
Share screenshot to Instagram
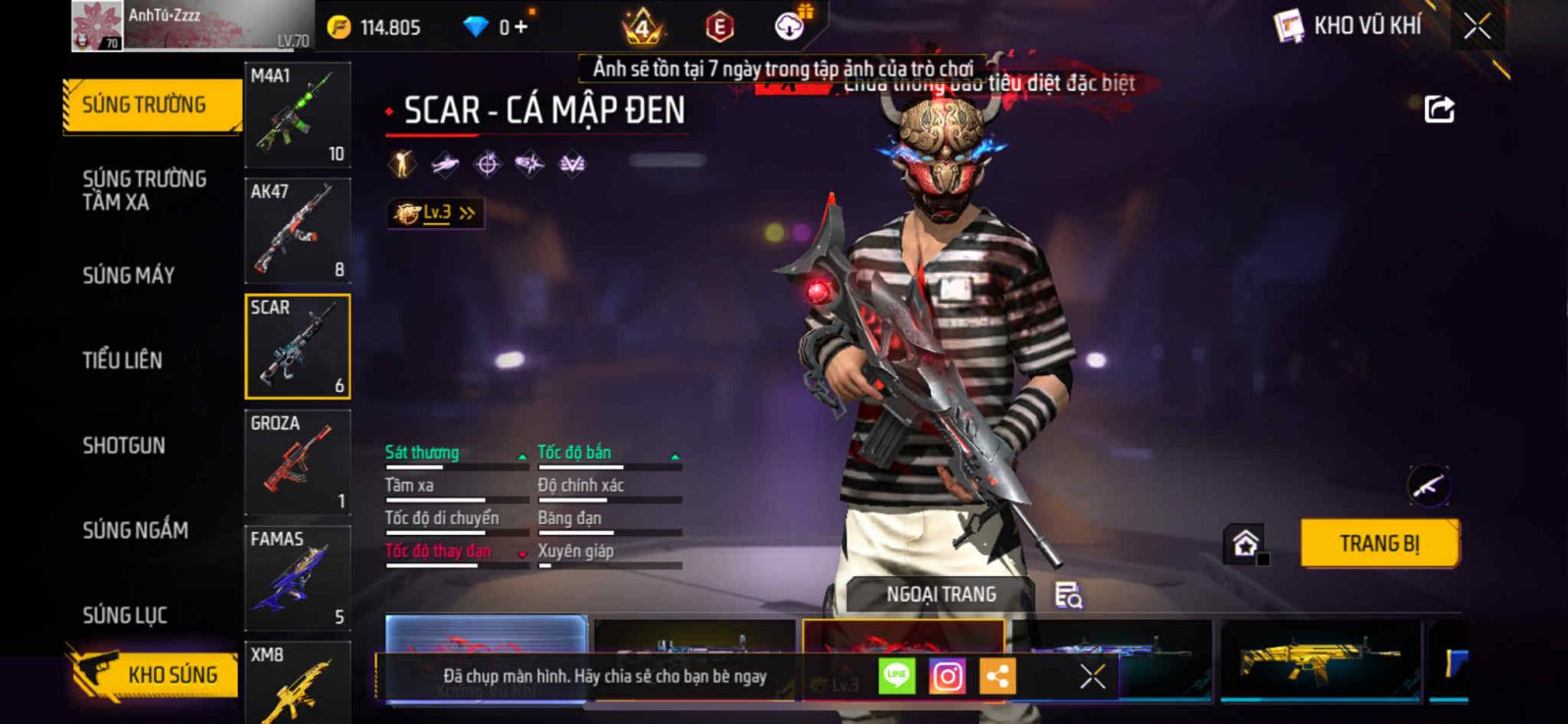point(947,676)
